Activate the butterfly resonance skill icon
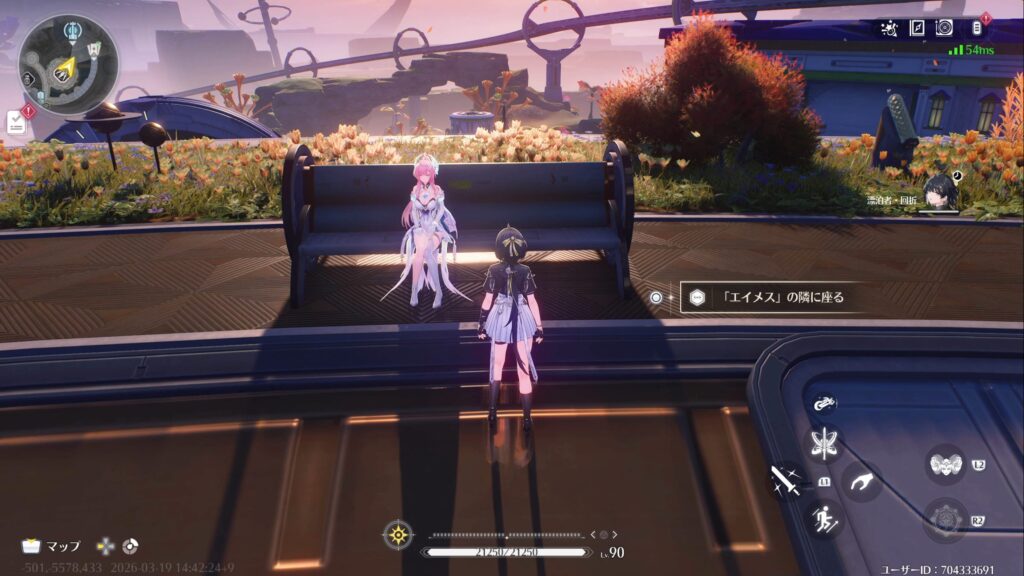The width and height of the screenshot is (1024, 576). (x=826, y=445)
